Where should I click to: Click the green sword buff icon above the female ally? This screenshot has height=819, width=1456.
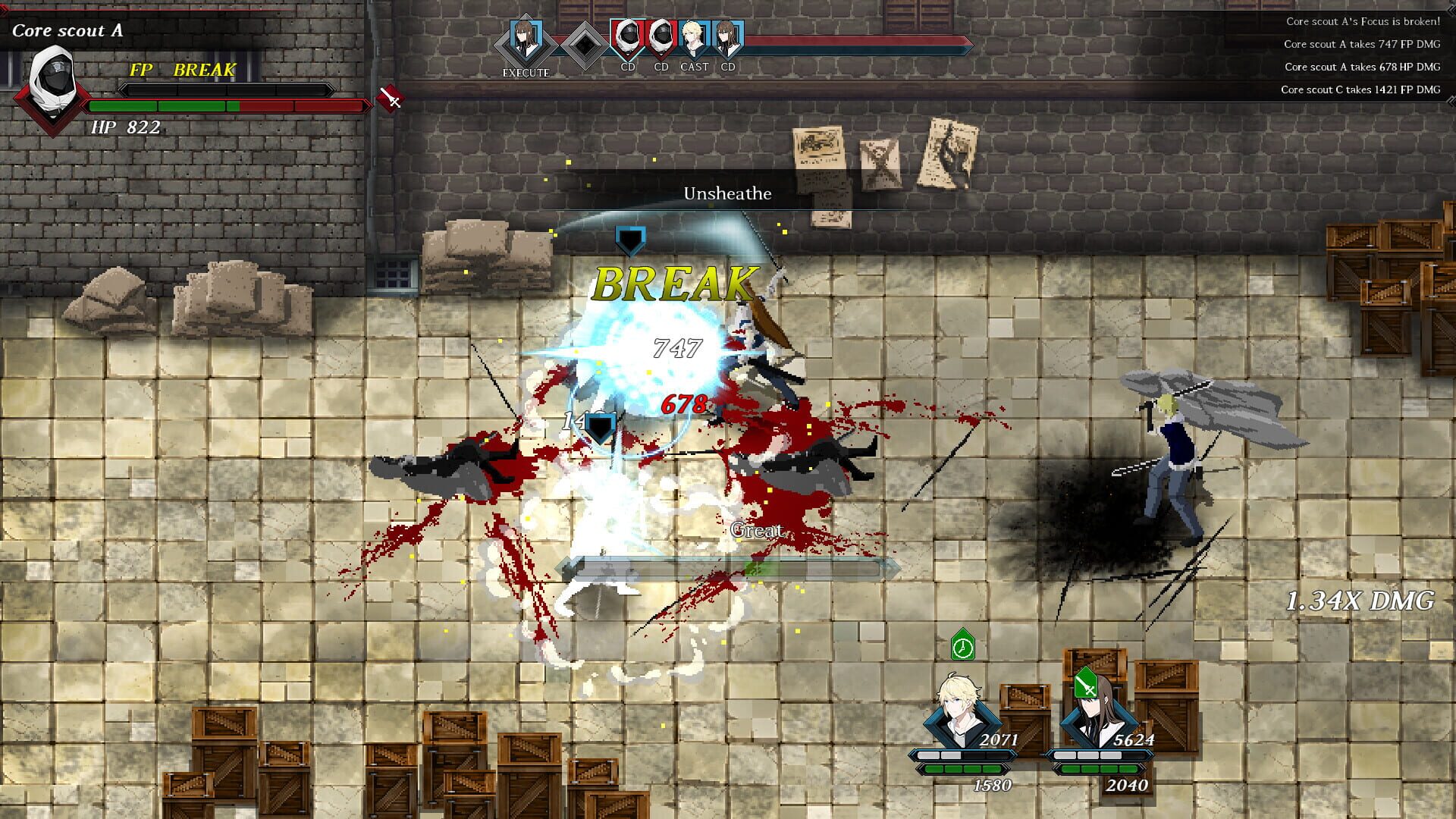pyautogui.click(x=1087, y=680)
